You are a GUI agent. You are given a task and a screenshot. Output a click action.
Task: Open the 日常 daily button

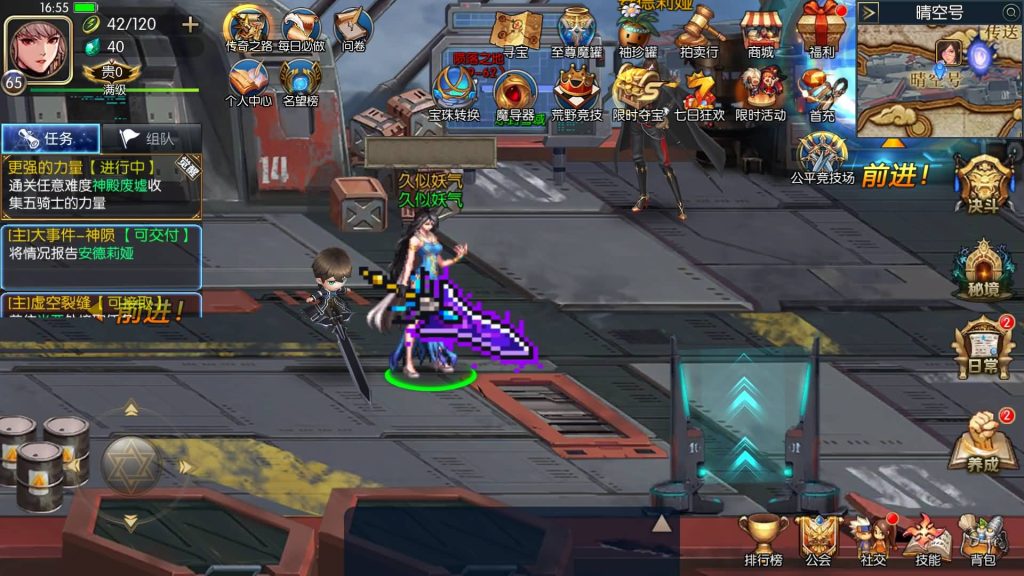[983, 347]
